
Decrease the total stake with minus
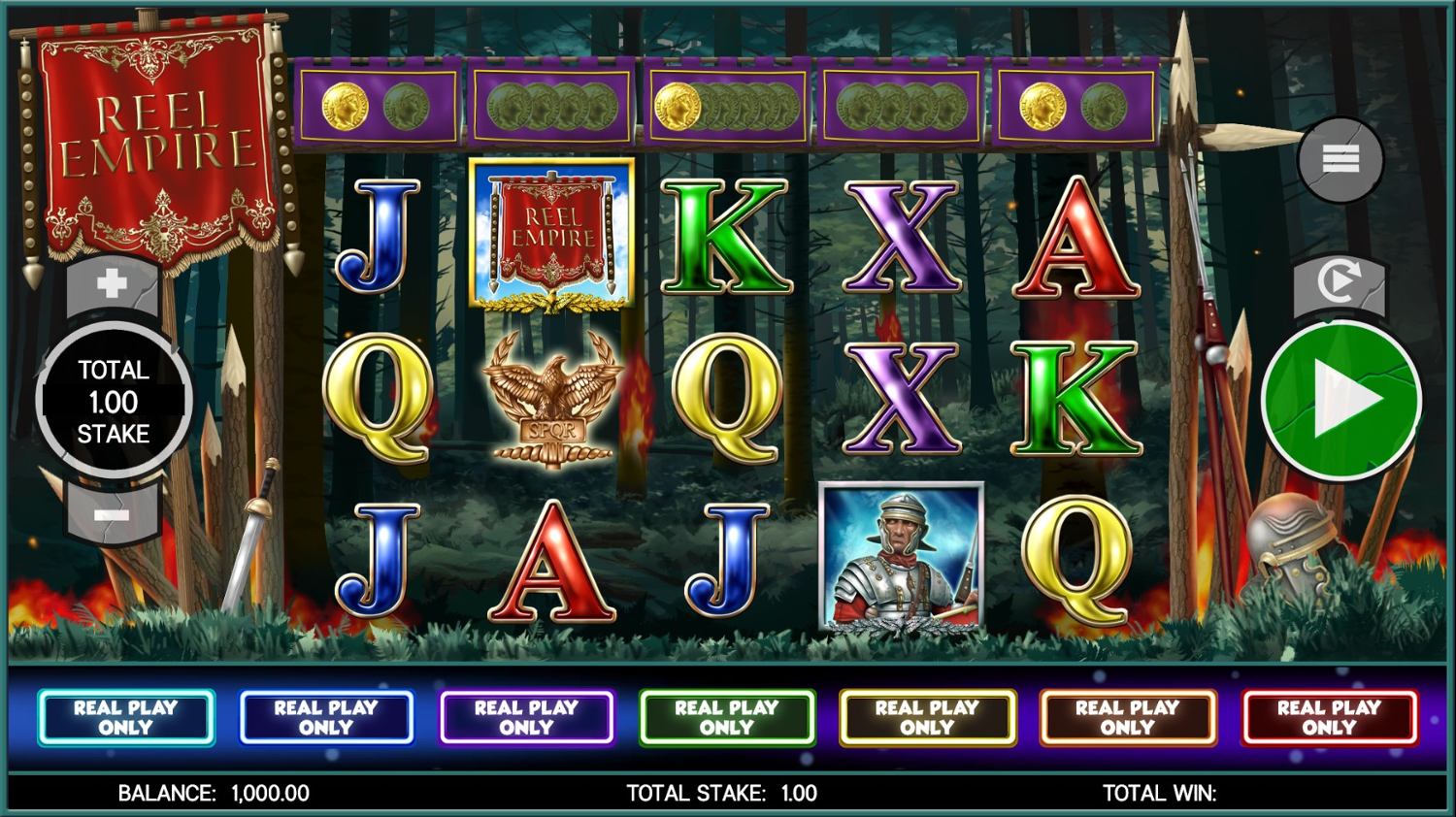113,514
